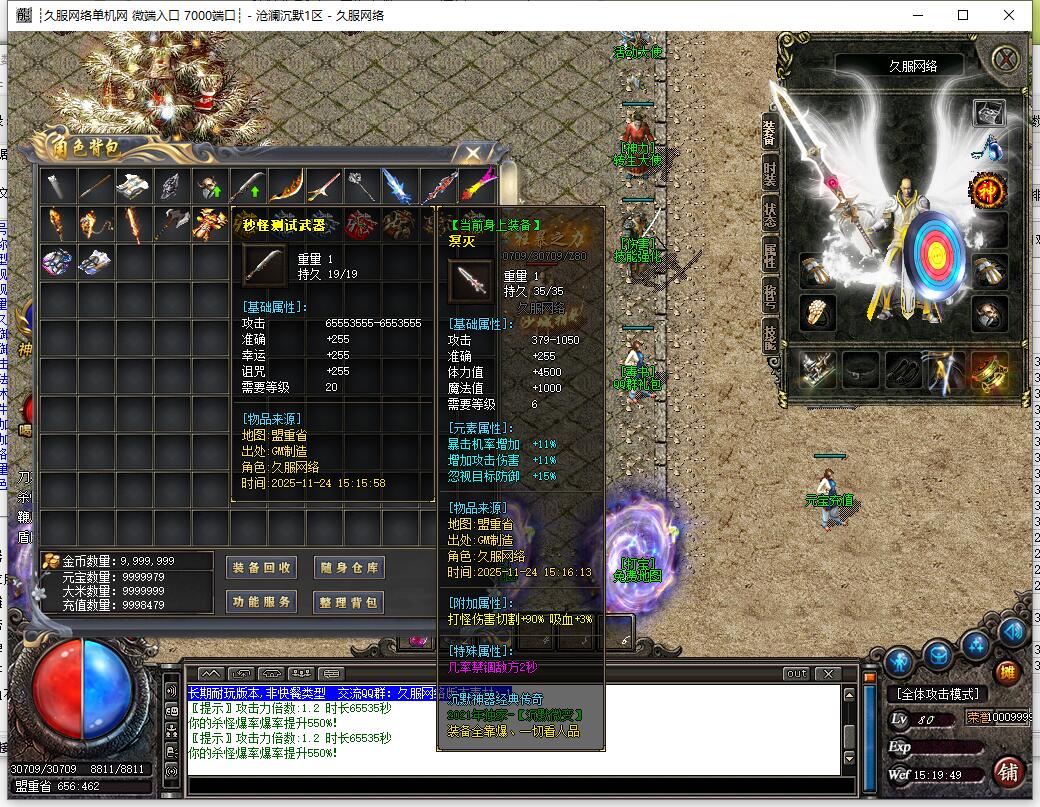The height and width of the screenshot is (807, 1040).
Task: Click the 神 medal equipment slot
Action: click(988, 190)
